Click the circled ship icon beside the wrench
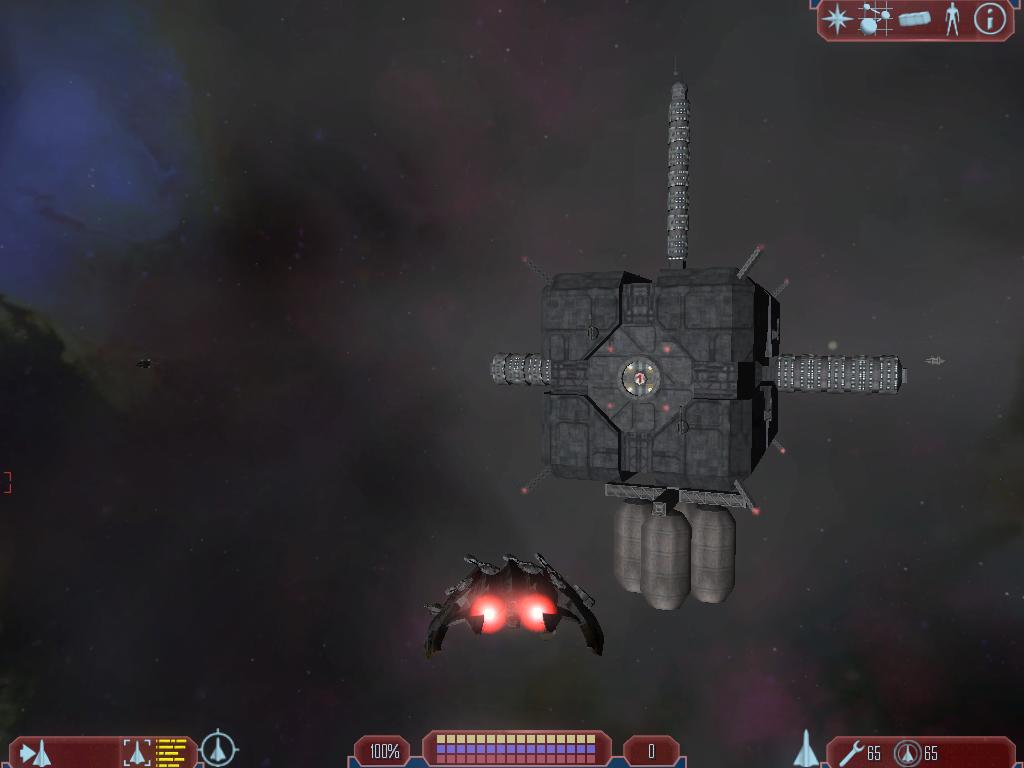Viewport: 1024px width, 768px height. [907, 752]
